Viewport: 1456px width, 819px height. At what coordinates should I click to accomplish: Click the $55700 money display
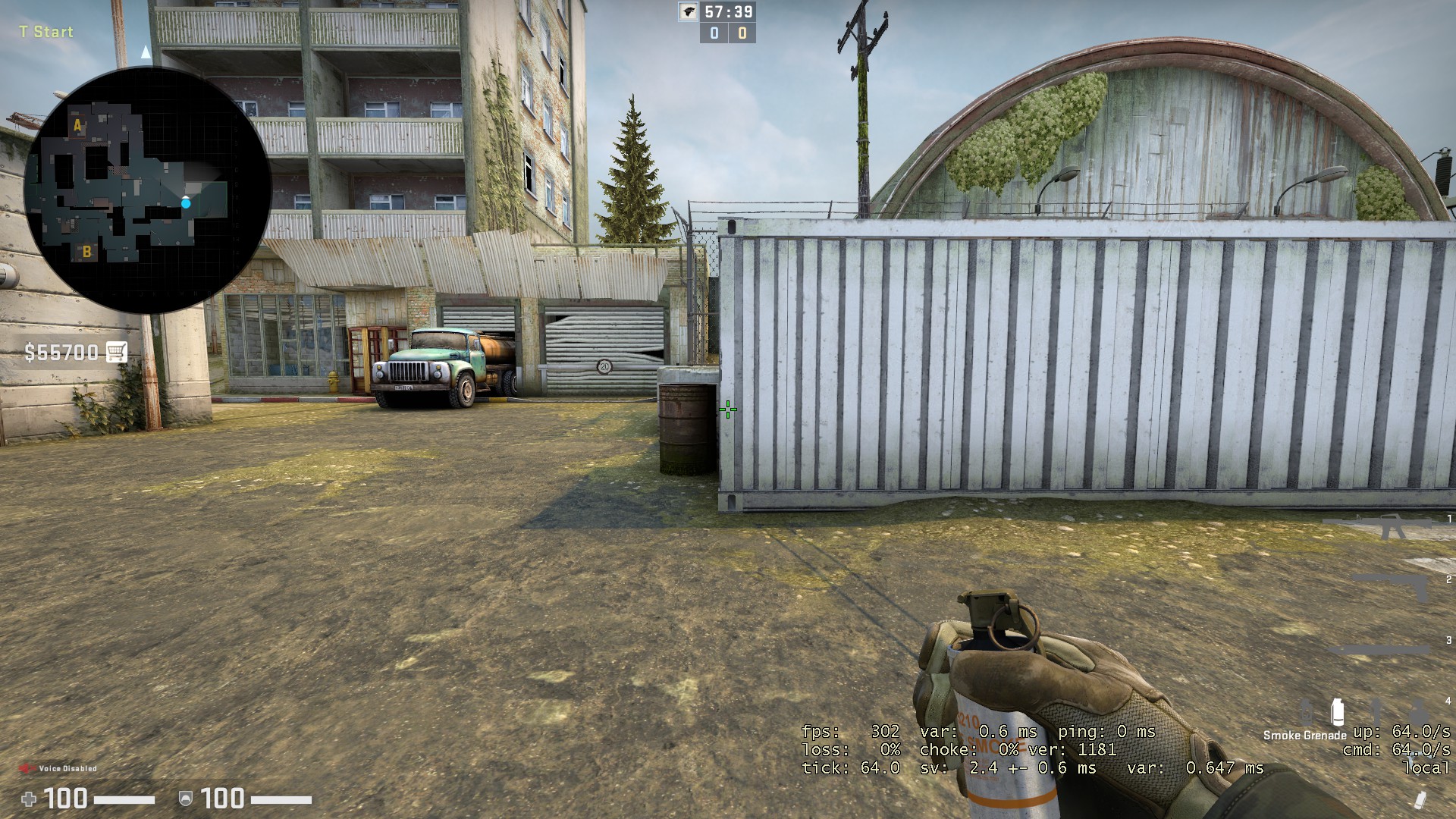click(x=61, y=353)
